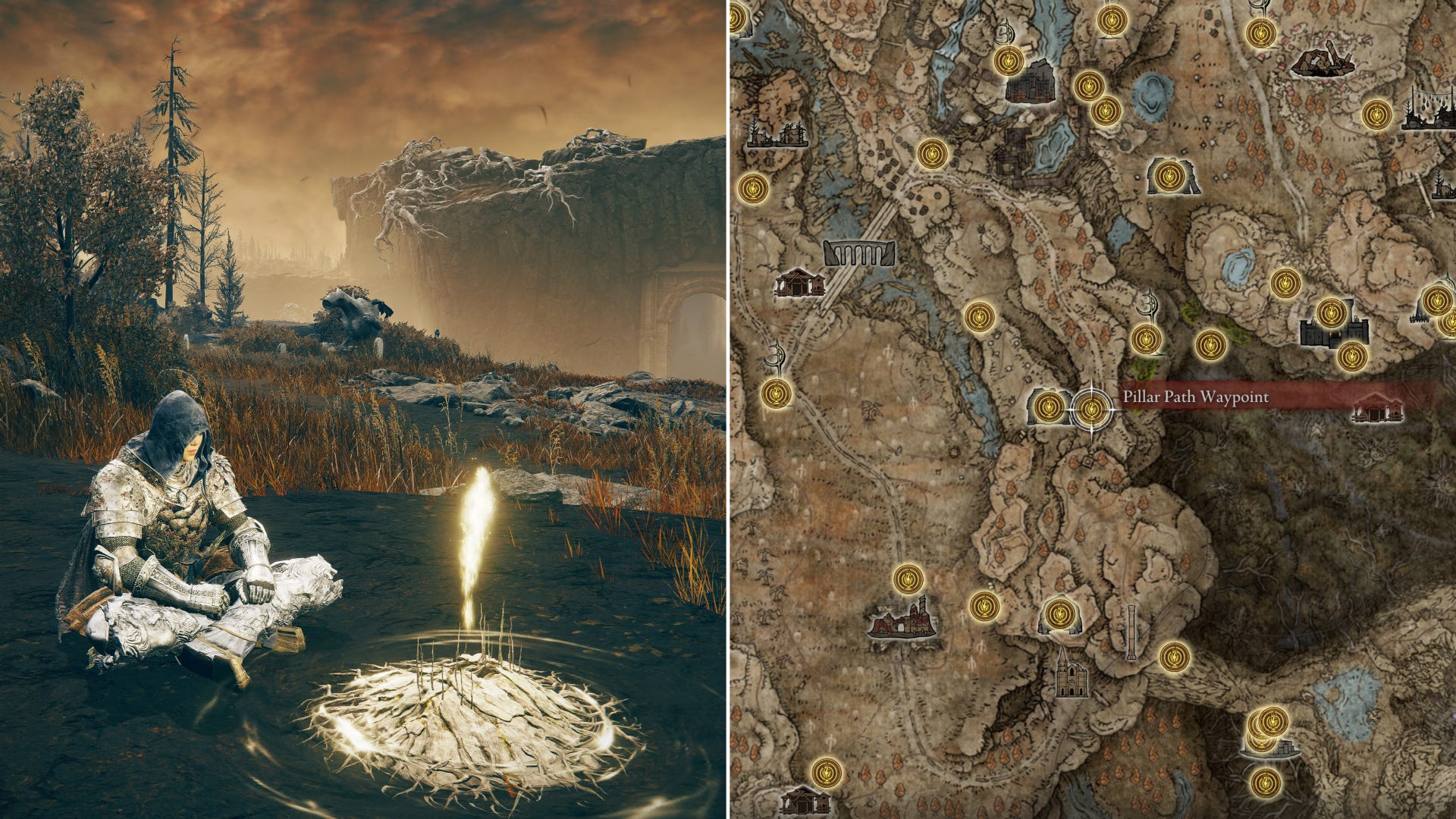The image size is (1456, 819).
Task: Select the grace marker right of the stone pillar
Action: coord(1175,657)
